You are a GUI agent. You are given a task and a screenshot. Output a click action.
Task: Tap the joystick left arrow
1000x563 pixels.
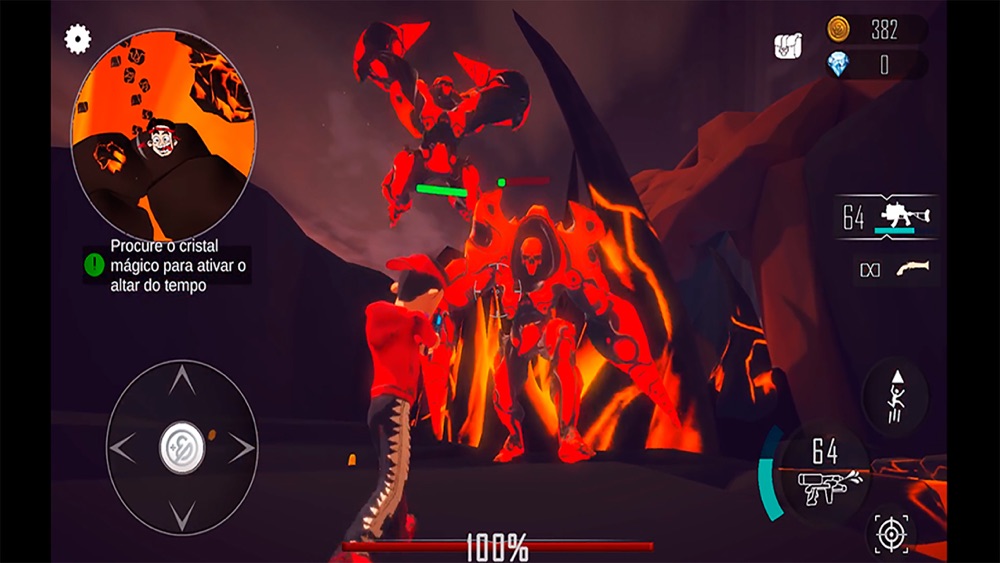122,449
